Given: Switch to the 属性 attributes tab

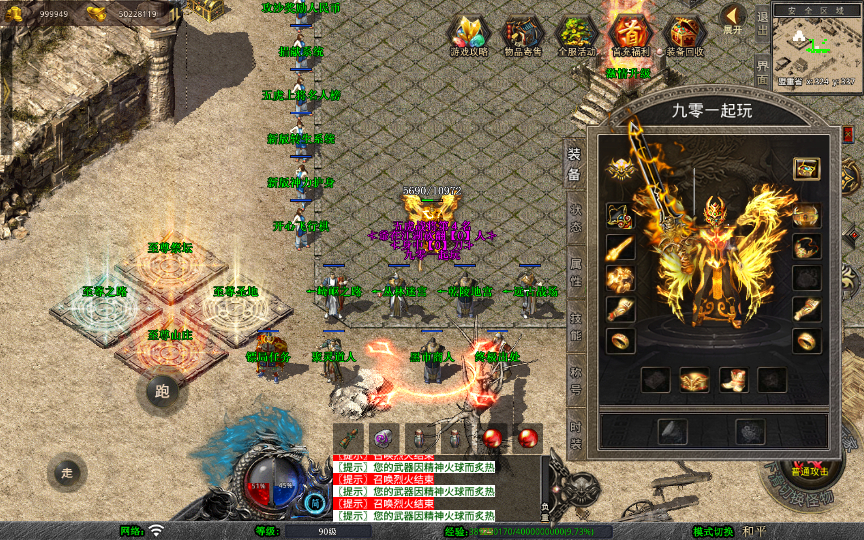Looking at the screenshot, I should click(x=575, y=274).
